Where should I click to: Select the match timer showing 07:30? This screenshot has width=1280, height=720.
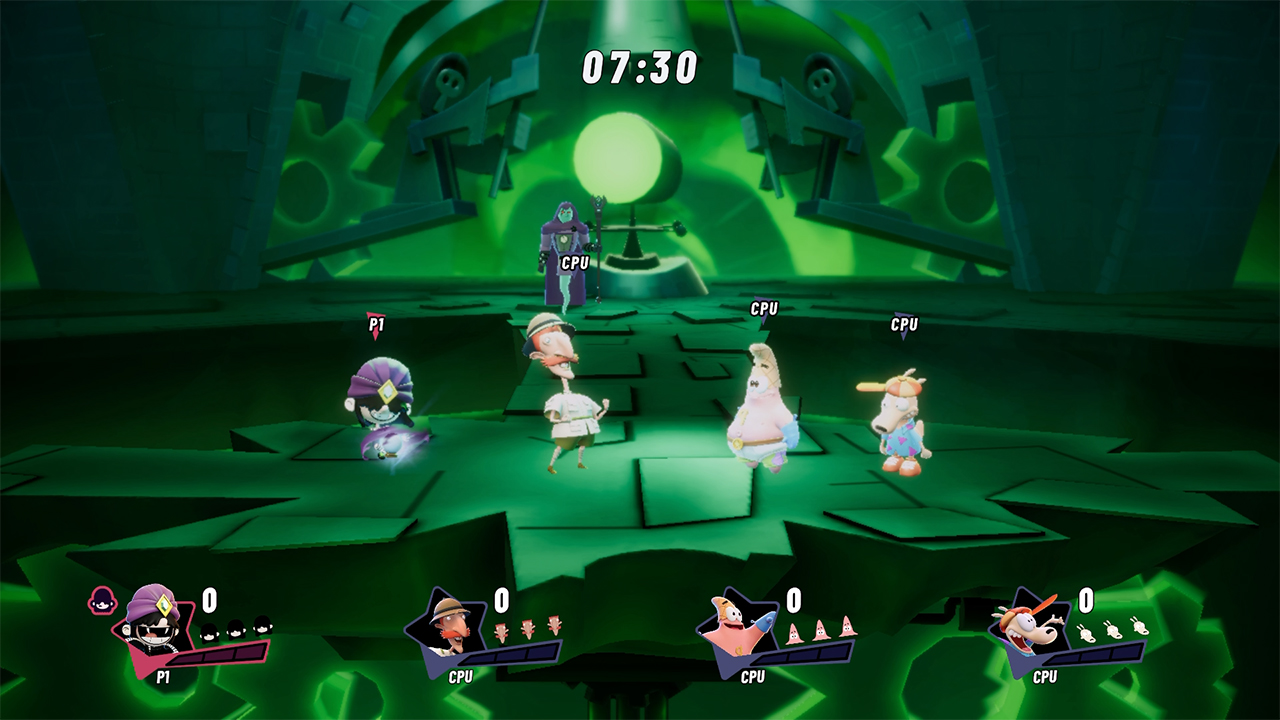(640, 66)
